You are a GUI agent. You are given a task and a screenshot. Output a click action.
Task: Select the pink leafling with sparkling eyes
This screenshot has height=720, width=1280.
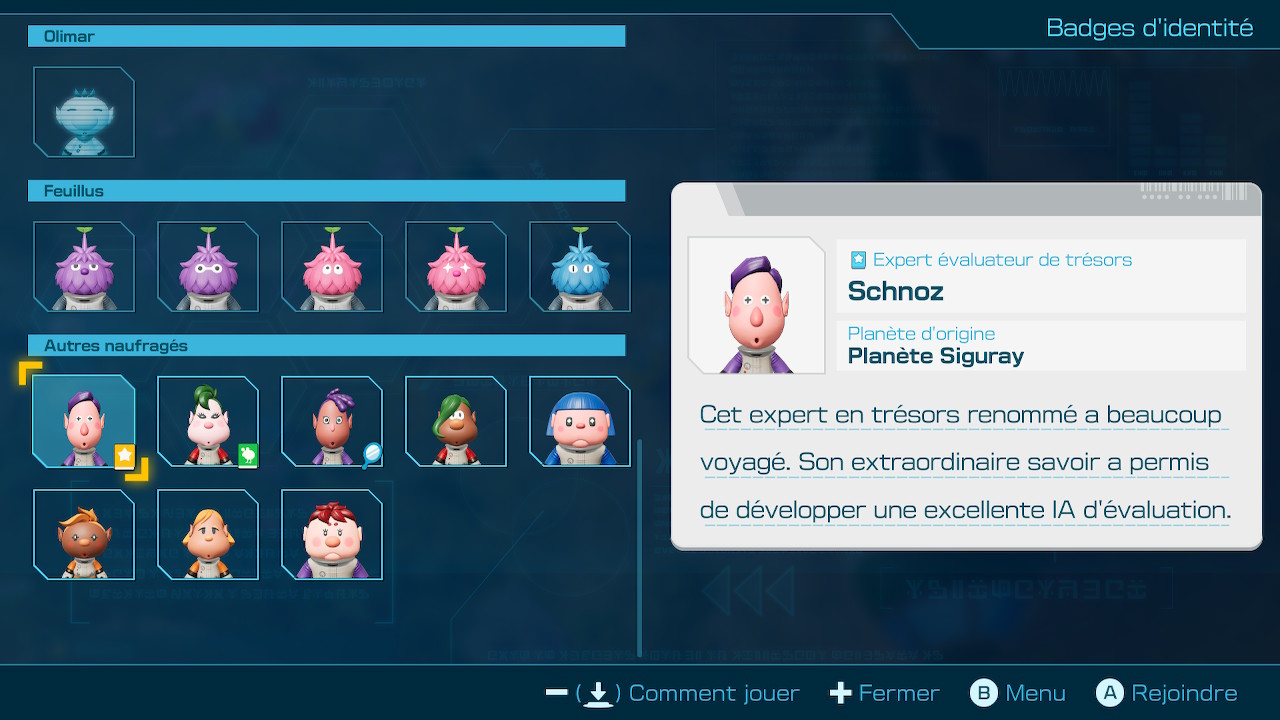tap(456, 266)
